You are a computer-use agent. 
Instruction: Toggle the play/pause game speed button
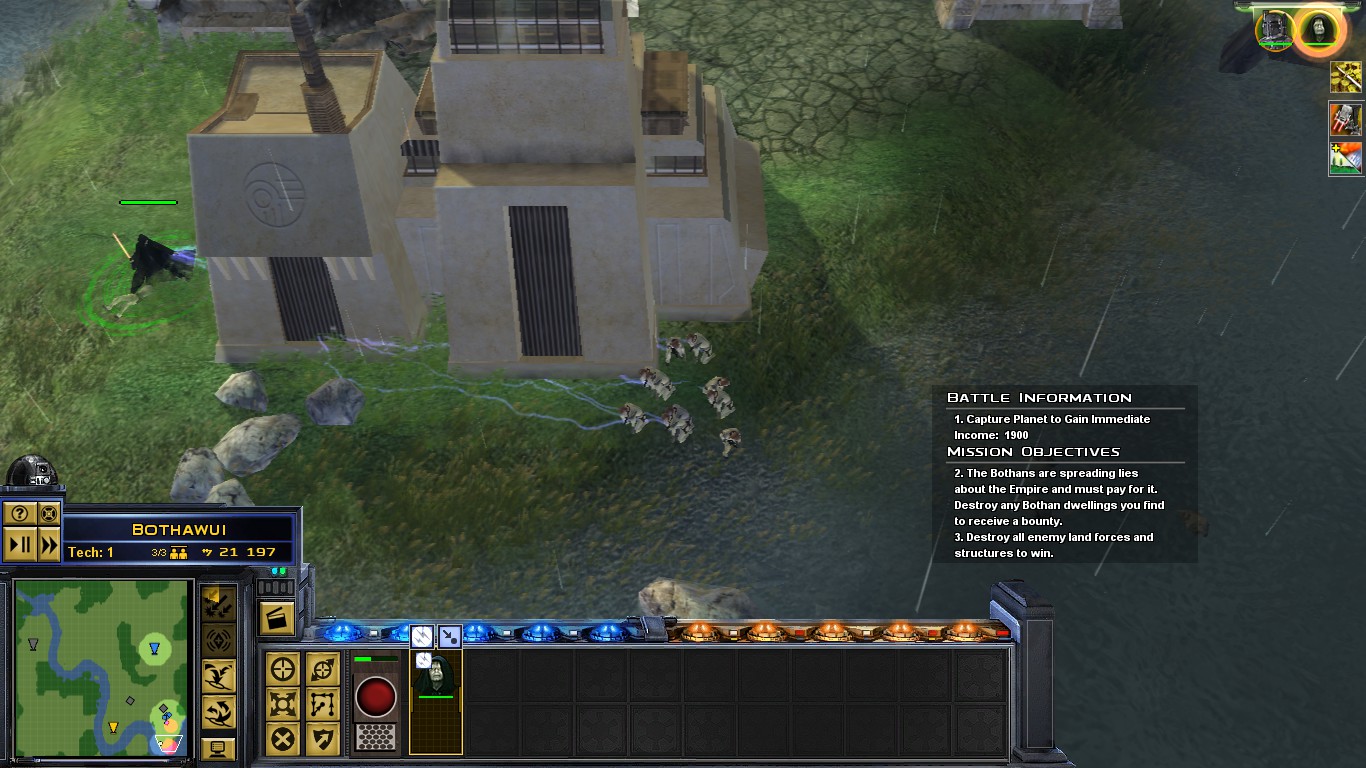pos(19,546)
